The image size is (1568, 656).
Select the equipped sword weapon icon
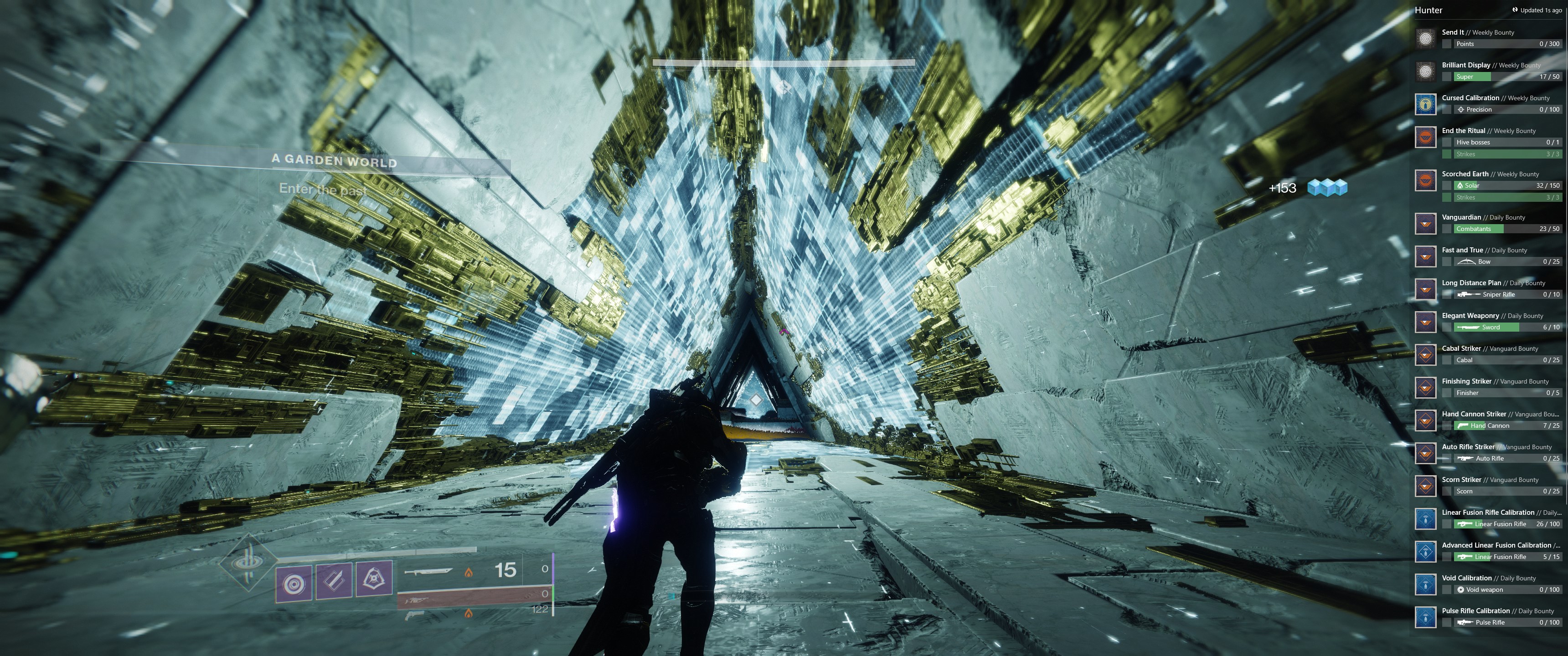(x=428, y=571)
